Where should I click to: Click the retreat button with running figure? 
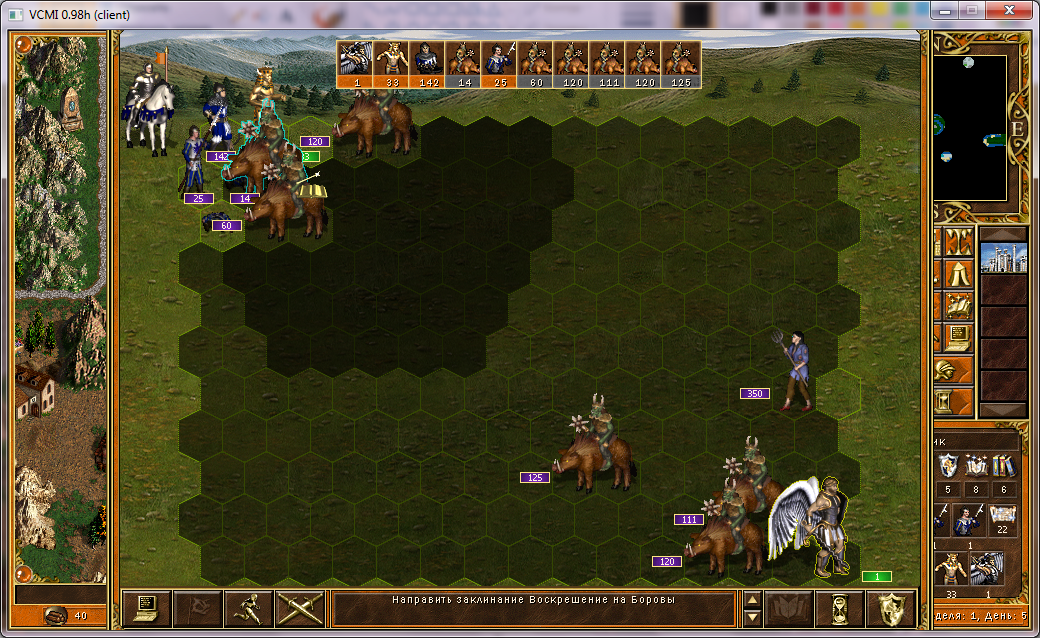point(248,607)
